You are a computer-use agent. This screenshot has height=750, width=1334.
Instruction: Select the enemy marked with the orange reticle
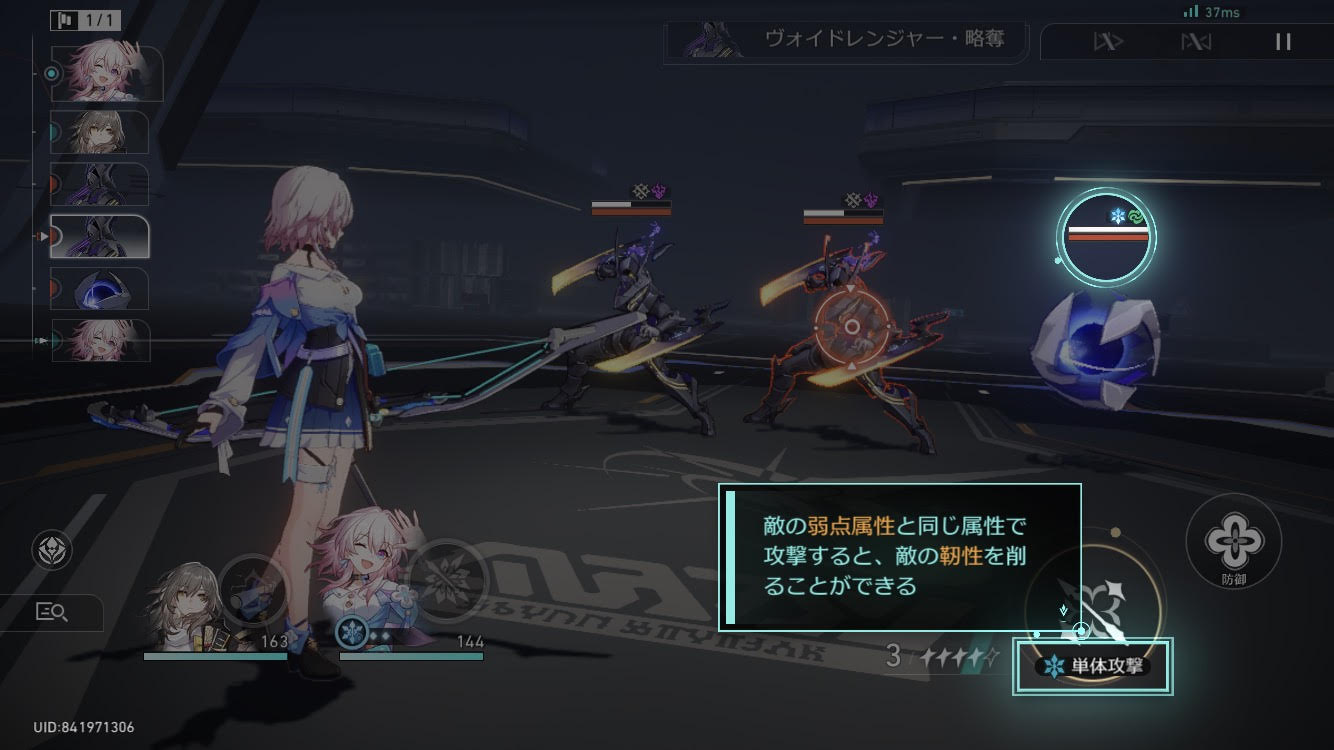pos(851,327)
